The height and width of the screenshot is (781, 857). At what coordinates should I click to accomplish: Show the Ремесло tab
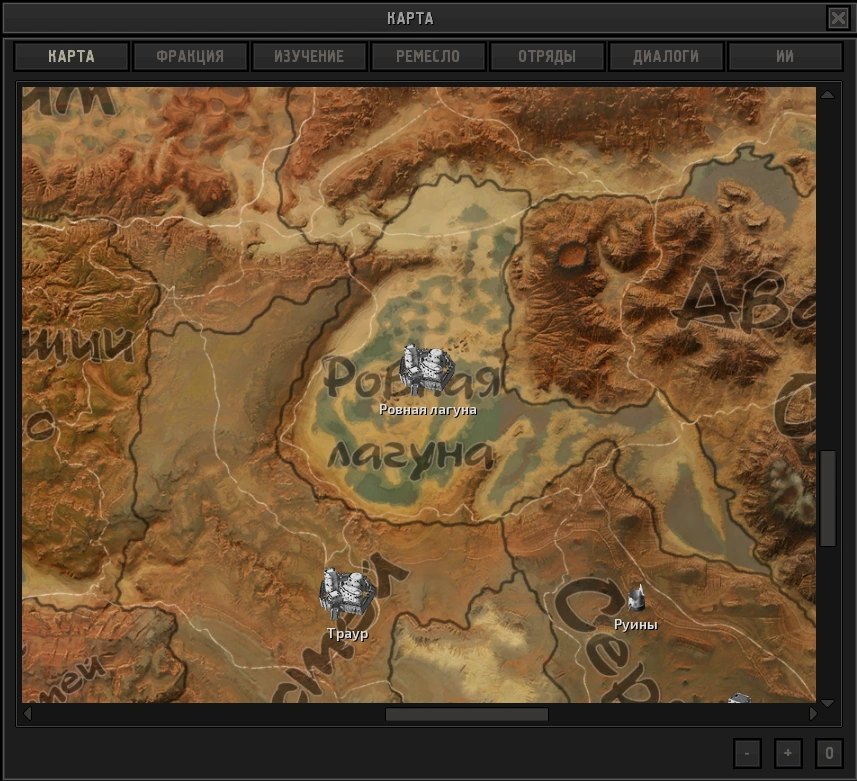[428, 56]
